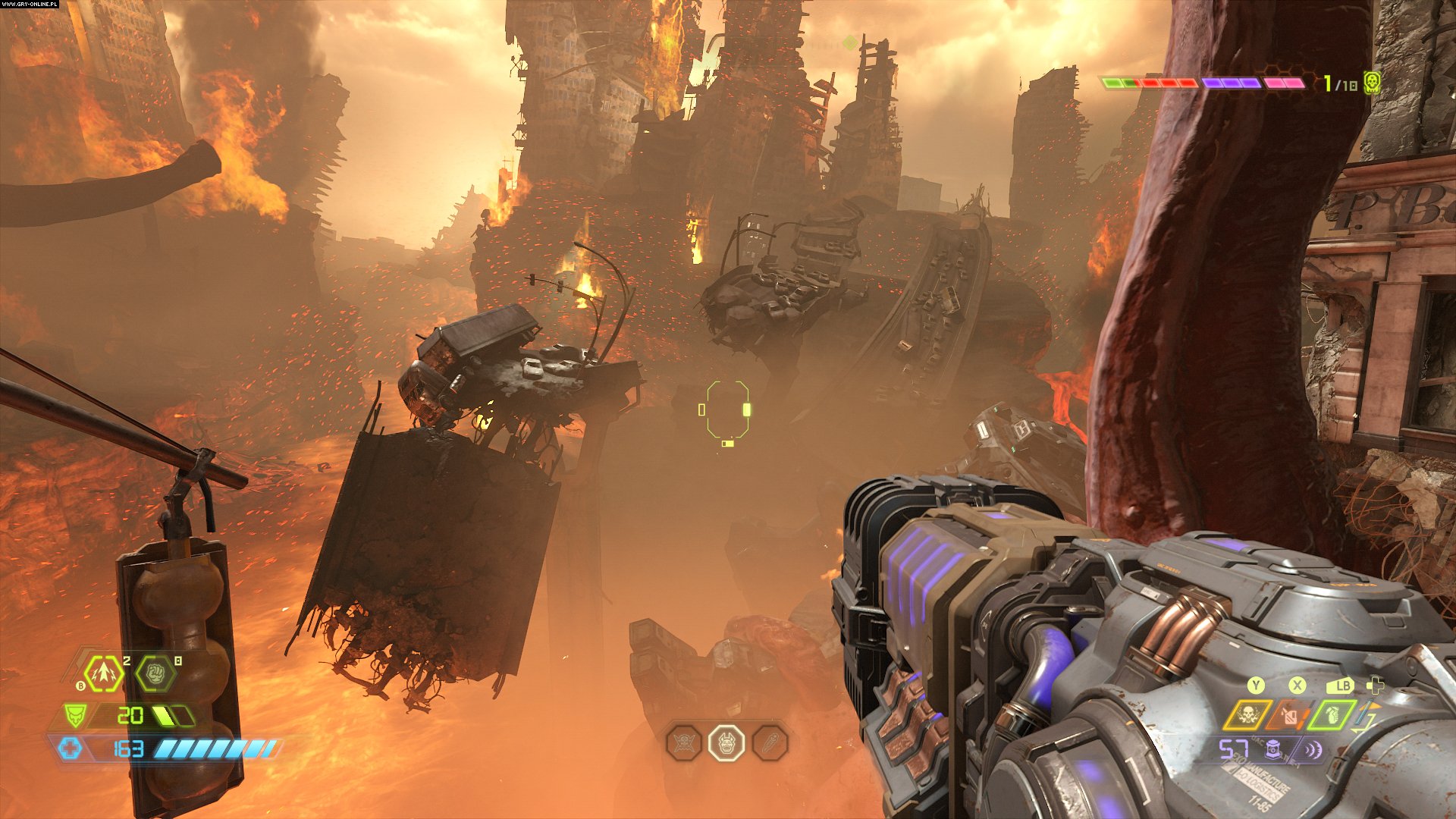Image resolution: width=1456 pixels, height=819 pixels.
Task: Click the blue health cross icon
Action: pyautogui.click(x=71, y=749)
